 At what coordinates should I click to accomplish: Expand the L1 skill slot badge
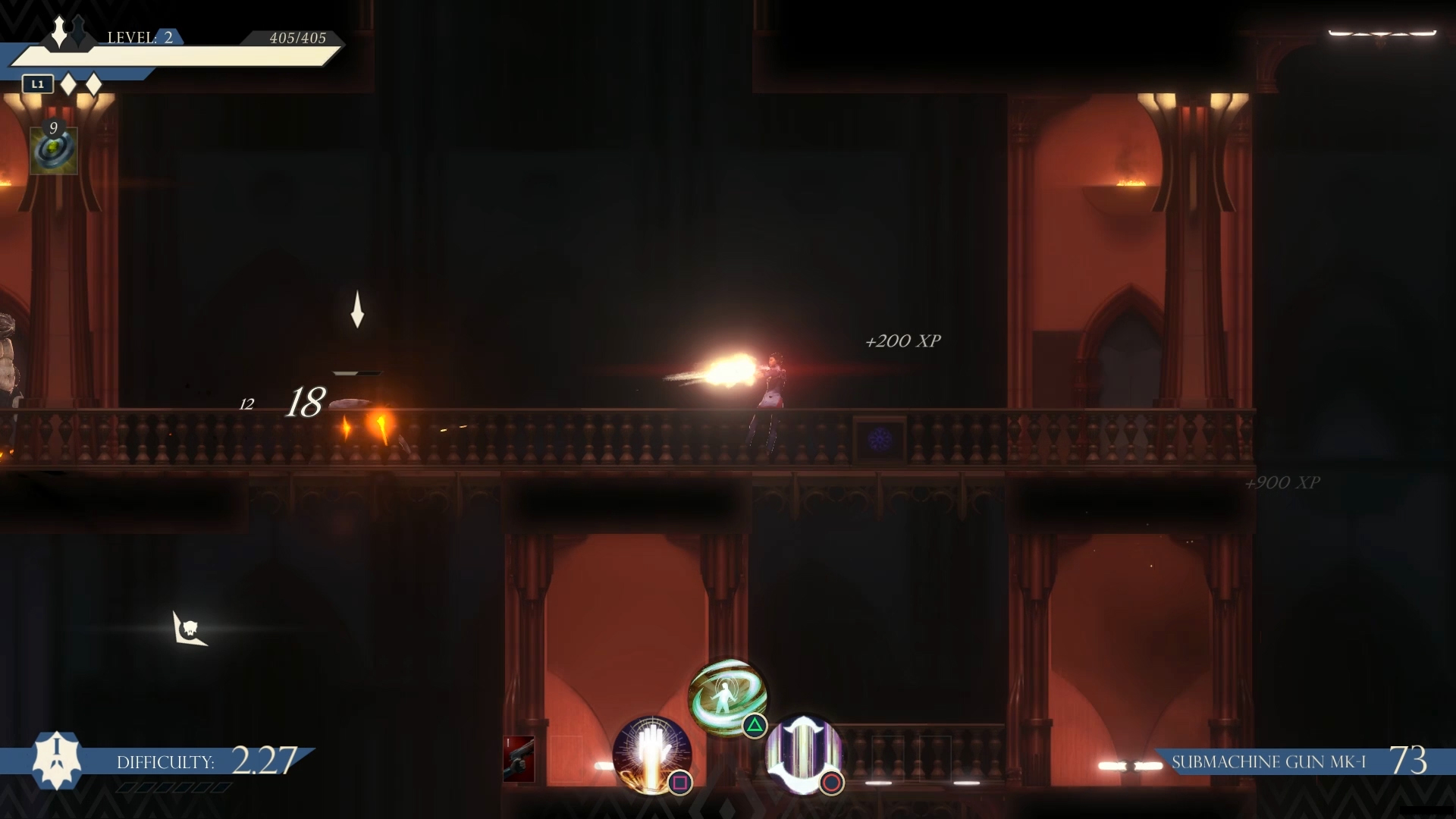(37, 84)
